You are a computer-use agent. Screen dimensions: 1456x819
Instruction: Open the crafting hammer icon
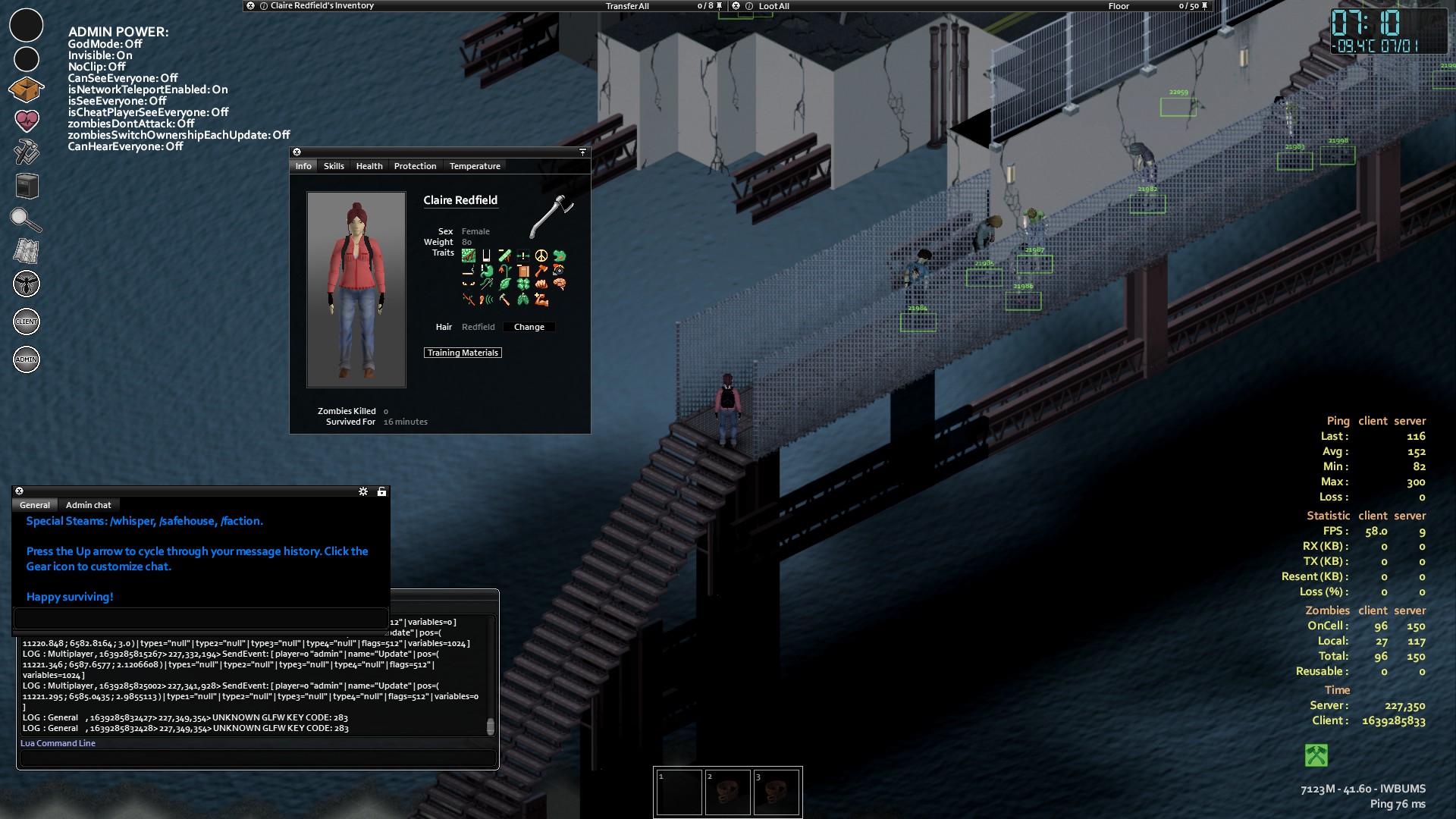26,152
